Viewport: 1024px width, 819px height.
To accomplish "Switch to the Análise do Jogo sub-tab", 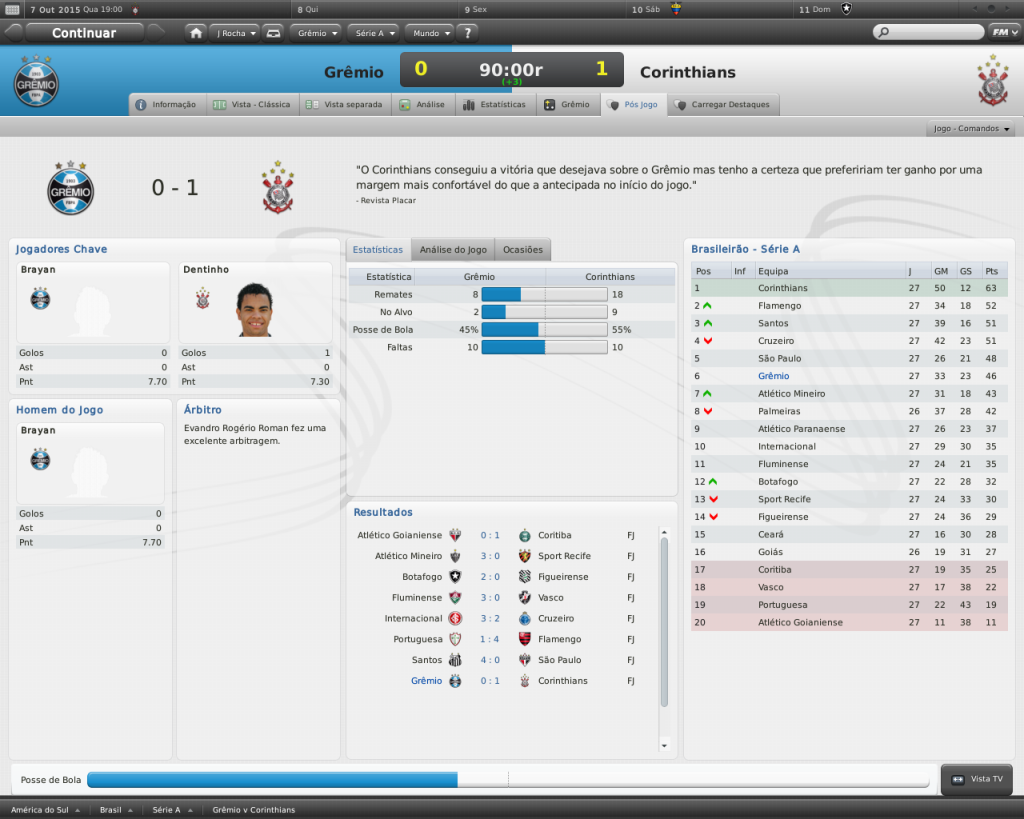I will point(453,249).
